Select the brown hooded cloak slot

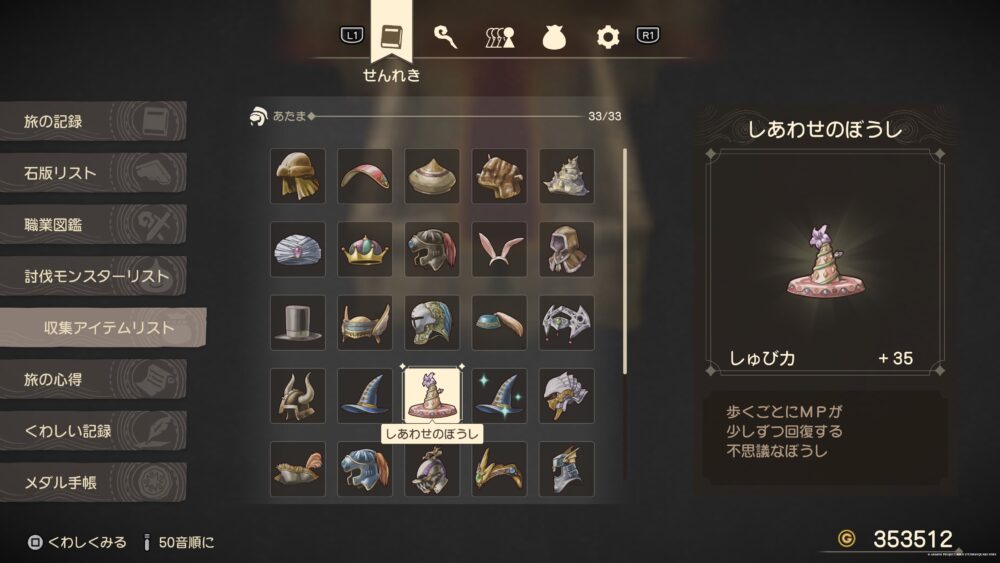pos(566,250)
